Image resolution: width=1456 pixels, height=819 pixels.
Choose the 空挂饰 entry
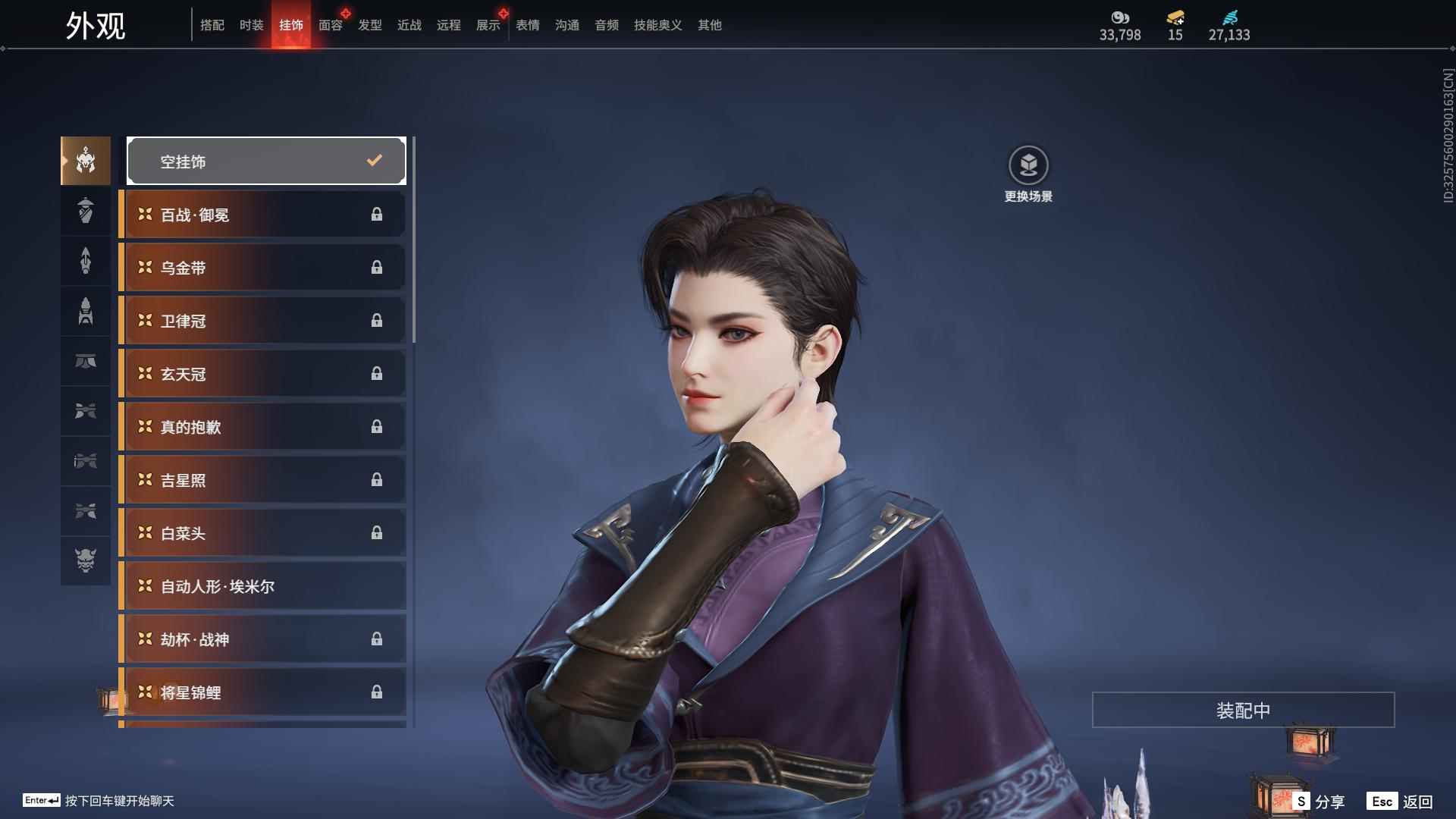[x=266, y=161]
